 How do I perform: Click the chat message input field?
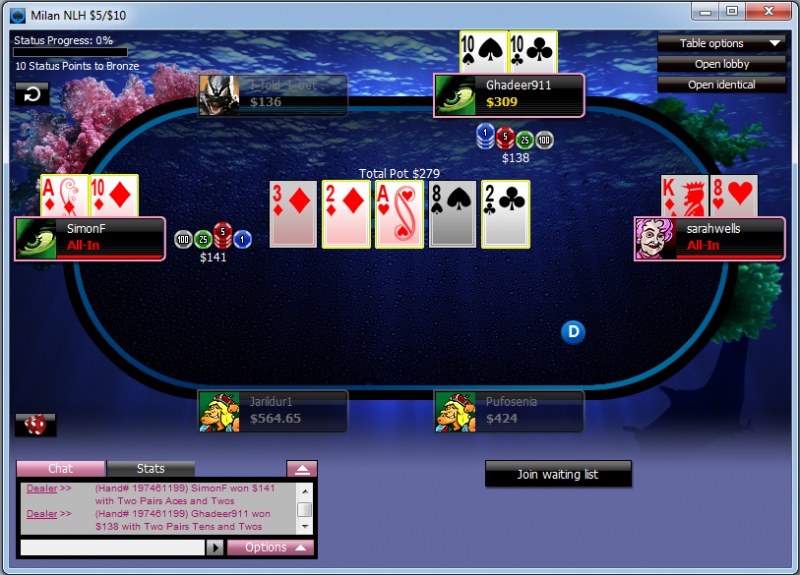coord(112,547)
